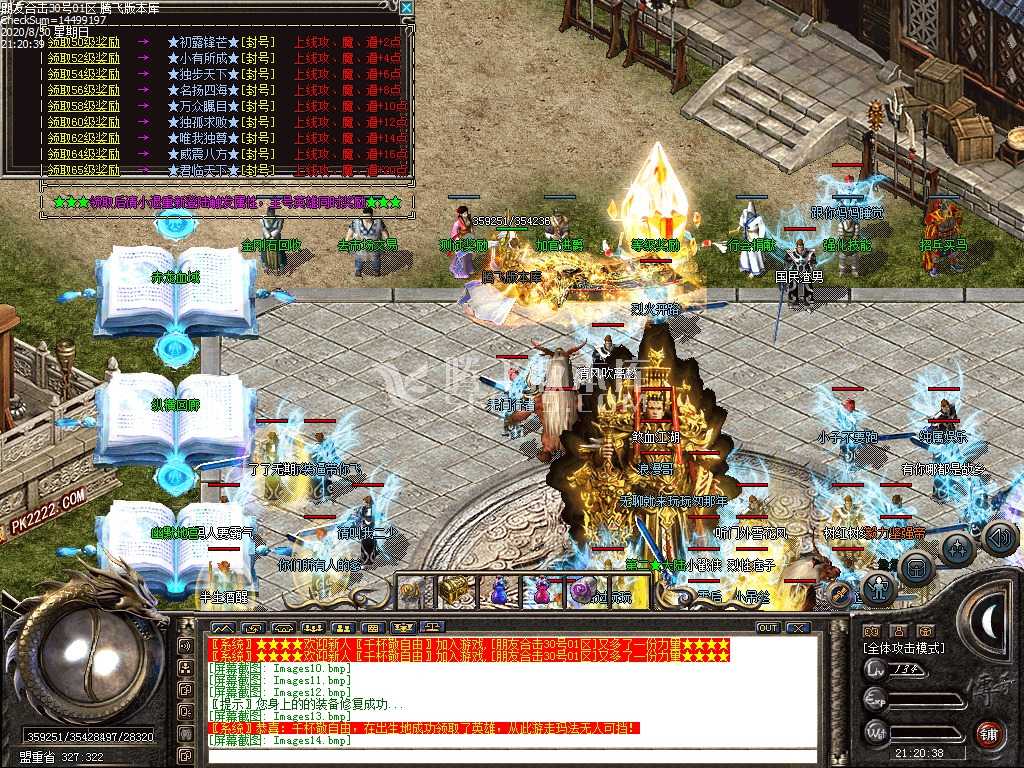The height and width of the screenshot is (768, 1024).
Task: Claim the level 56 reward link
Action: (84, 90)
